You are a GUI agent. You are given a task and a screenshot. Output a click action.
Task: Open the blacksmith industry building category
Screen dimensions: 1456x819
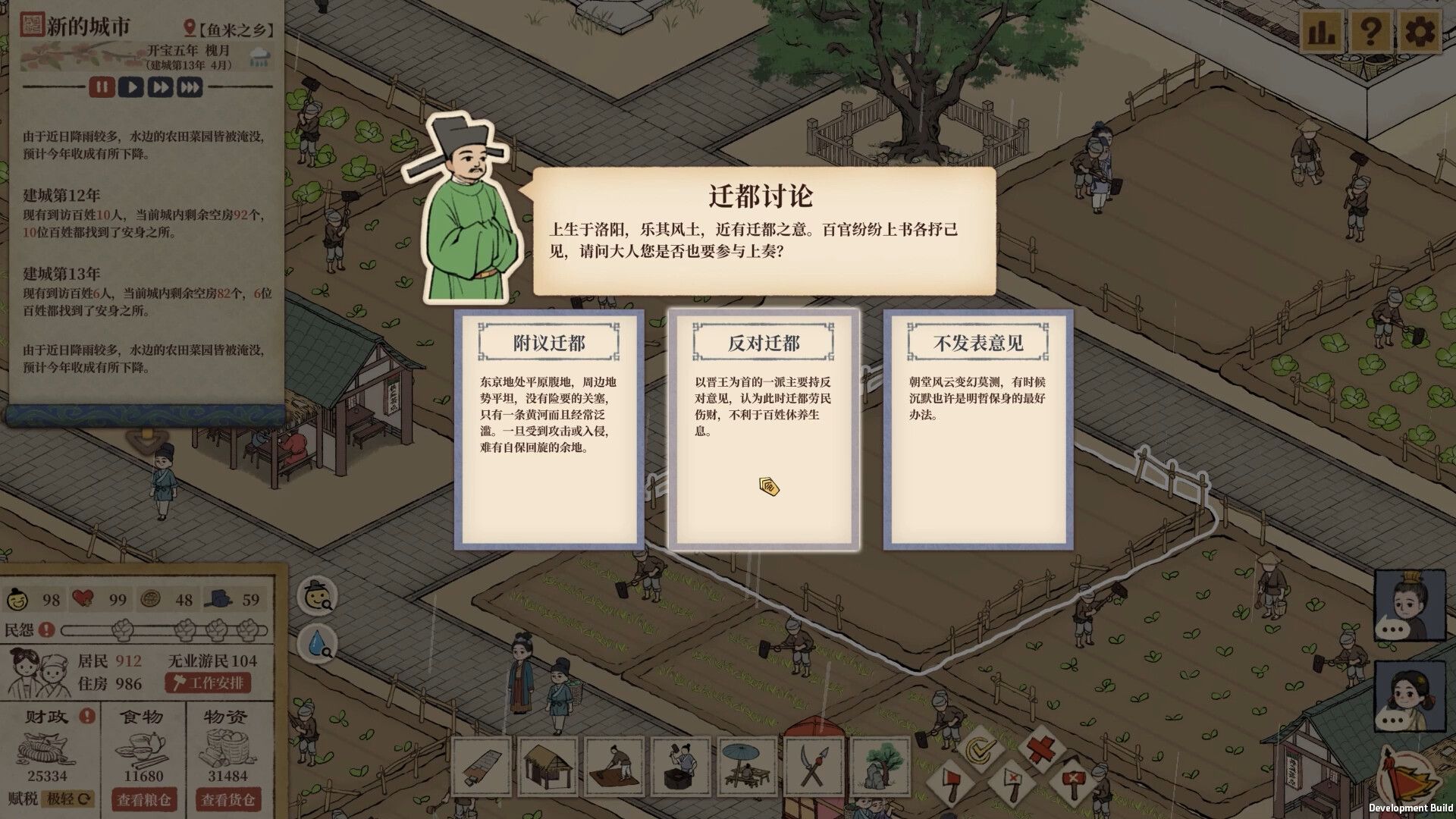(x=681, y=767)
